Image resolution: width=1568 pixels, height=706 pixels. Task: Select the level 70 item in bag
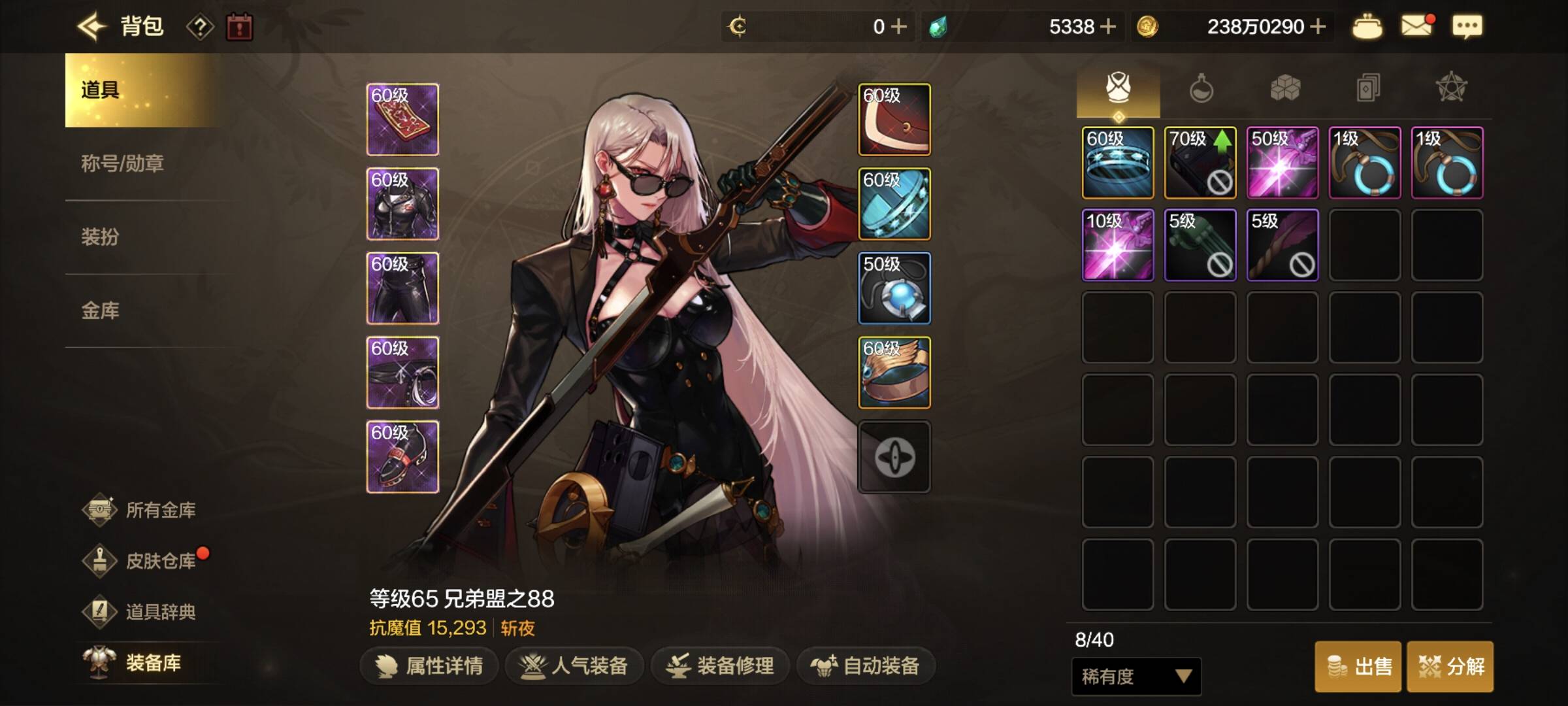(x=1200, y=163)
